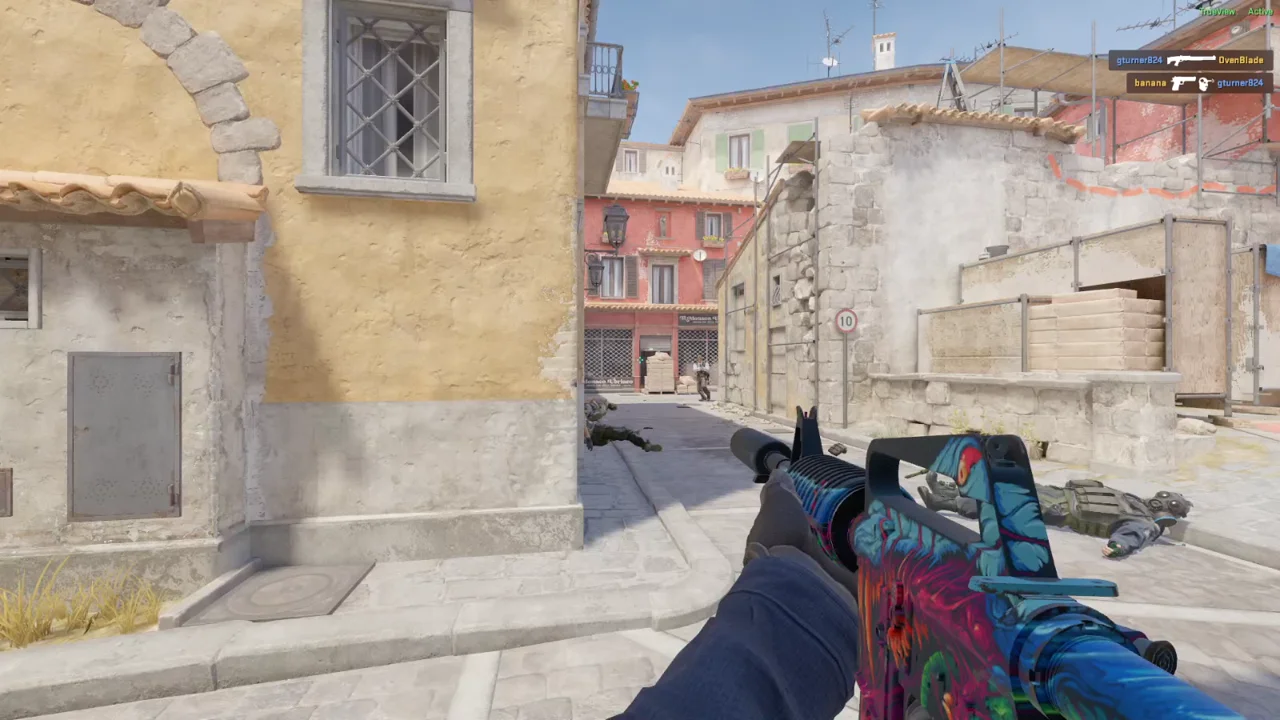Select the gturner824 kills OvenBlade killfeed entry

coord(1190,60)
